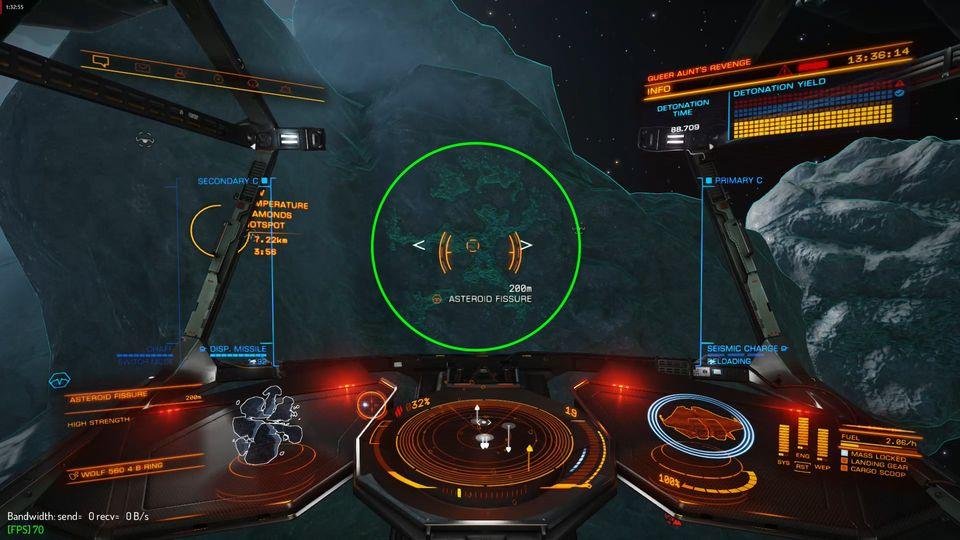Click the RST power reset button
The width and height of the screenshot is (960, 540).
[802, 464]
